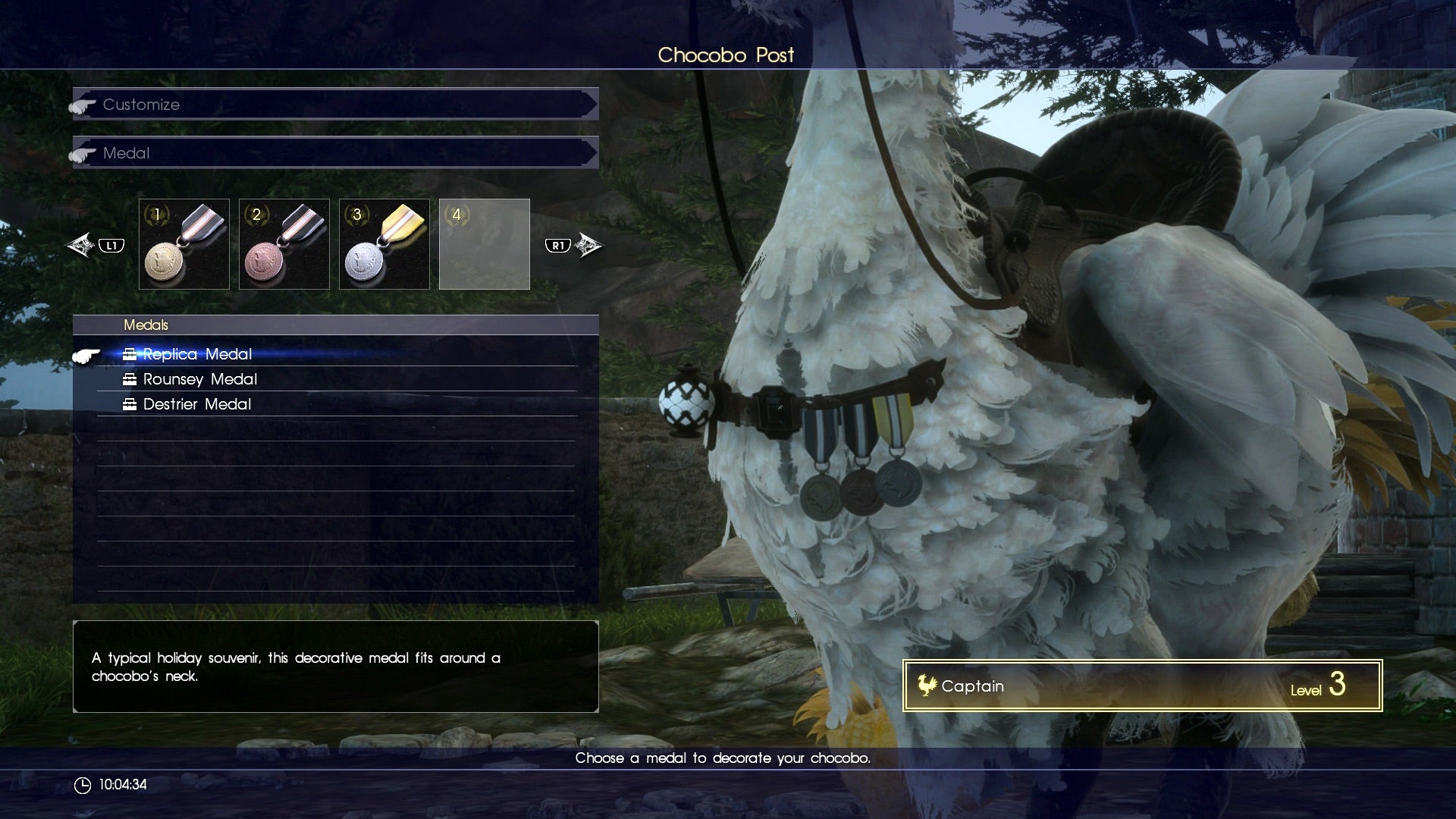Select the gold medal in slot 1
The height and width of the screenshot is (819, 1456).
point(184,243)
